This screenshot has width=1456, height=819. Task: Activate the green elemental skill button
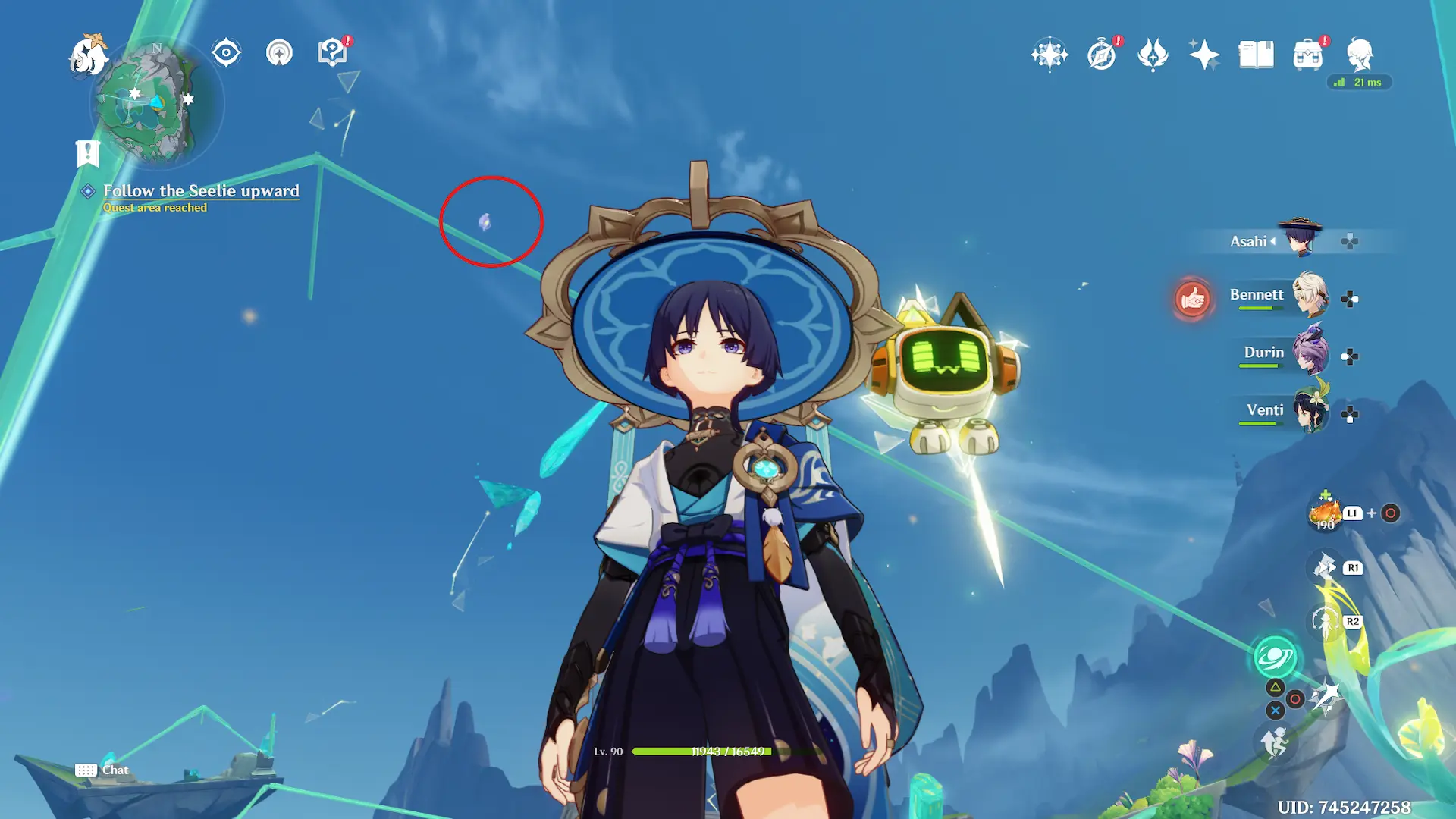click(1275, 657)
